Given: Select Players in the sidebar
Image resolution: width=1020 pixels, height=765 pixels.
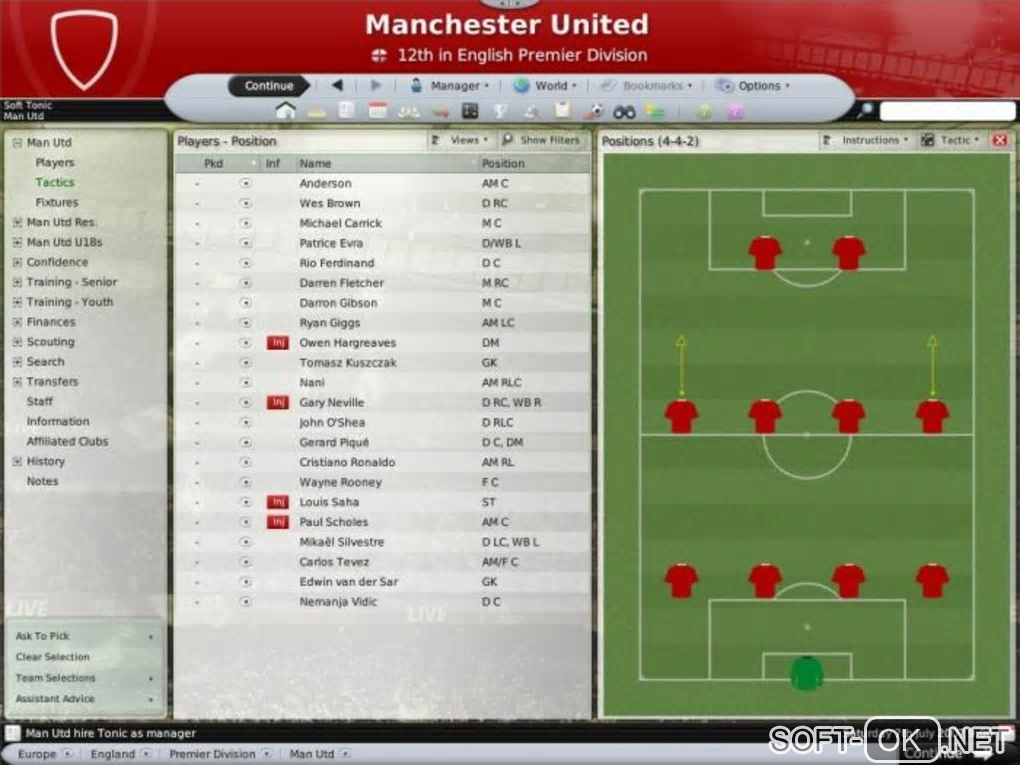Looking at the screenshot, I should point(55,162).
